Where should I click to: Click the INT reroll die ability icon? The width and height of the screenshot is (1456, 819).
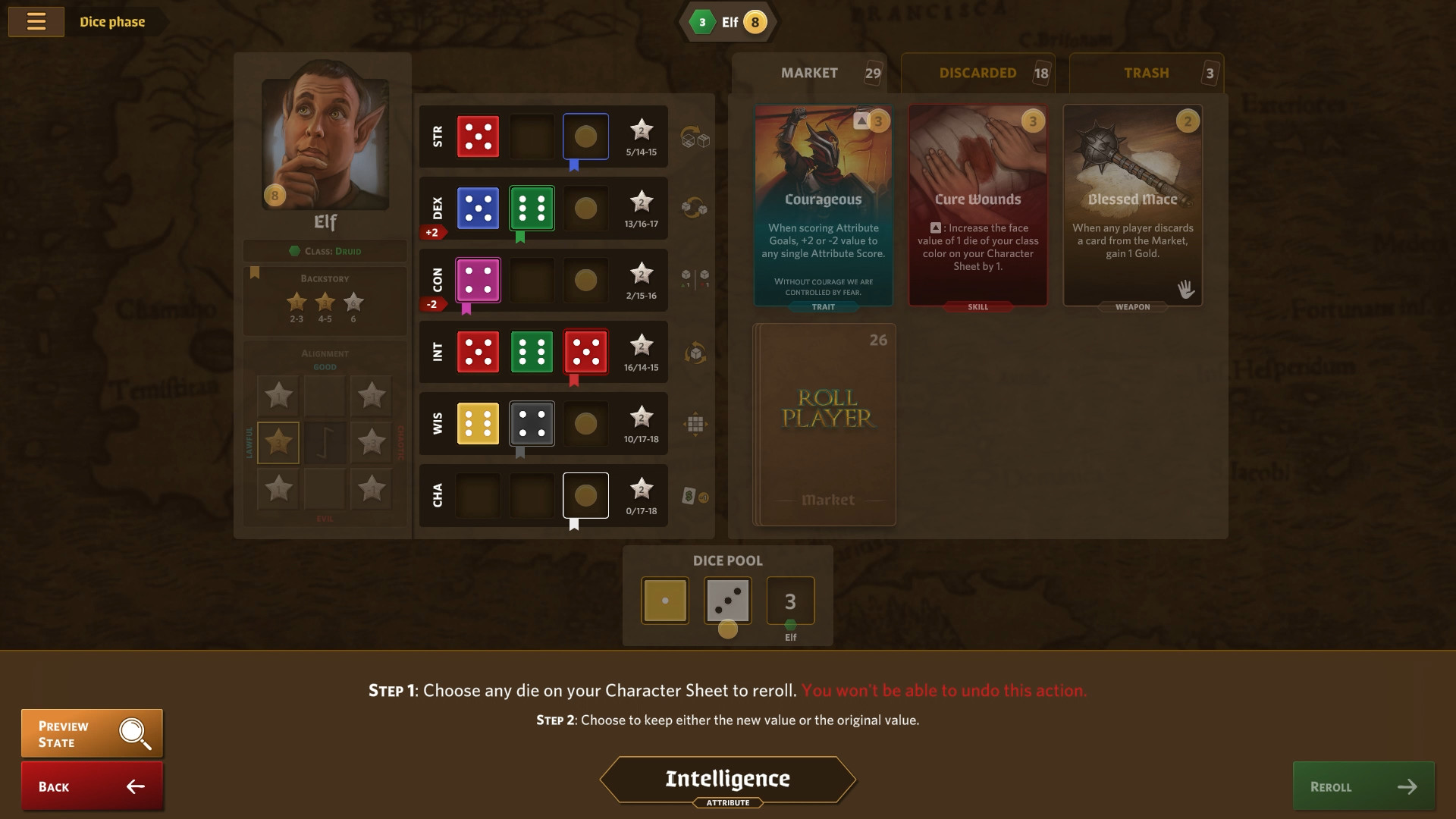click(694, 352)
